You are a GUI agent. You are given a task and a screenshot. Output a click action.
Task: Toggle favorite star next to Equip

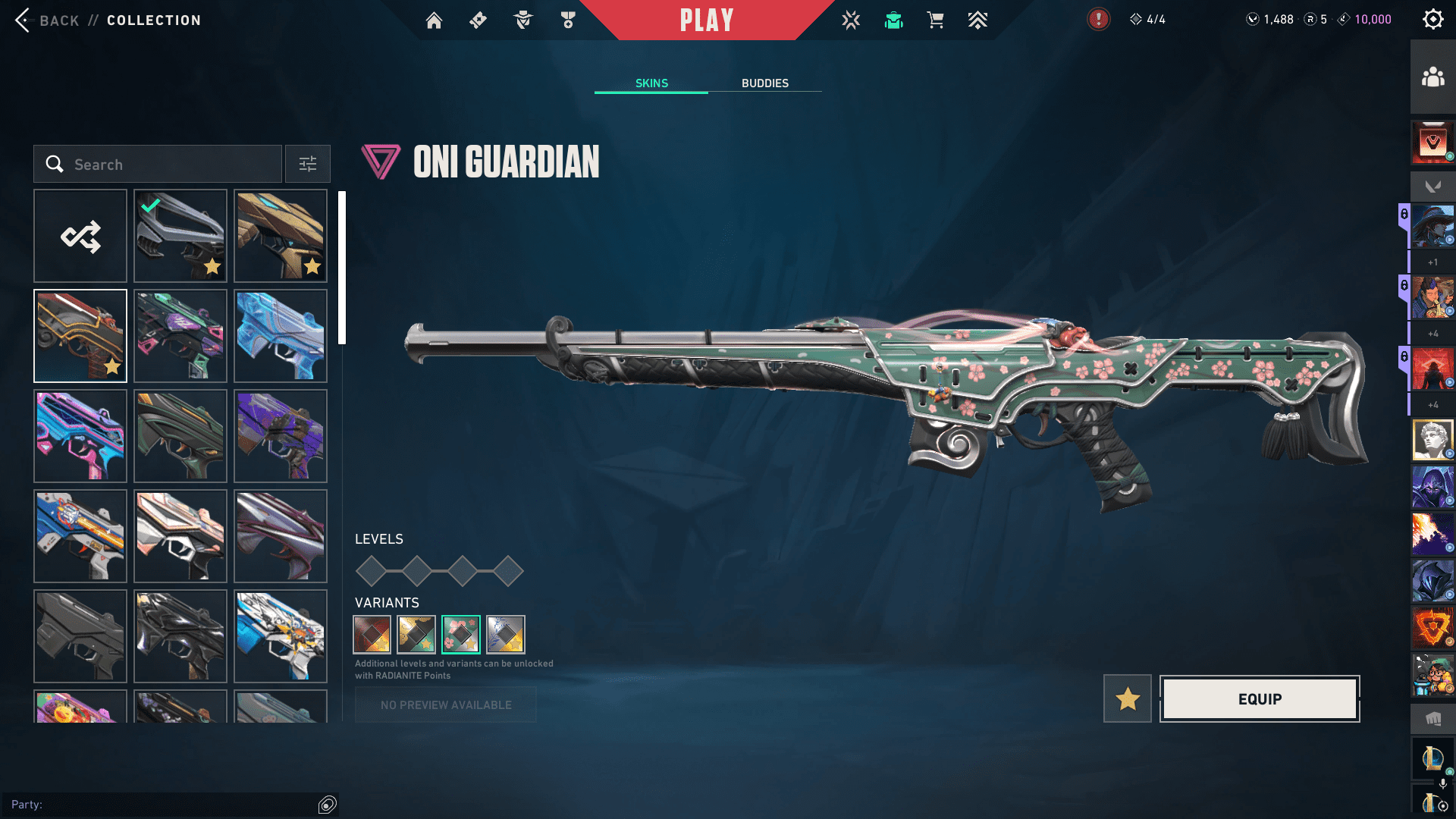[x=1128, y=699]
